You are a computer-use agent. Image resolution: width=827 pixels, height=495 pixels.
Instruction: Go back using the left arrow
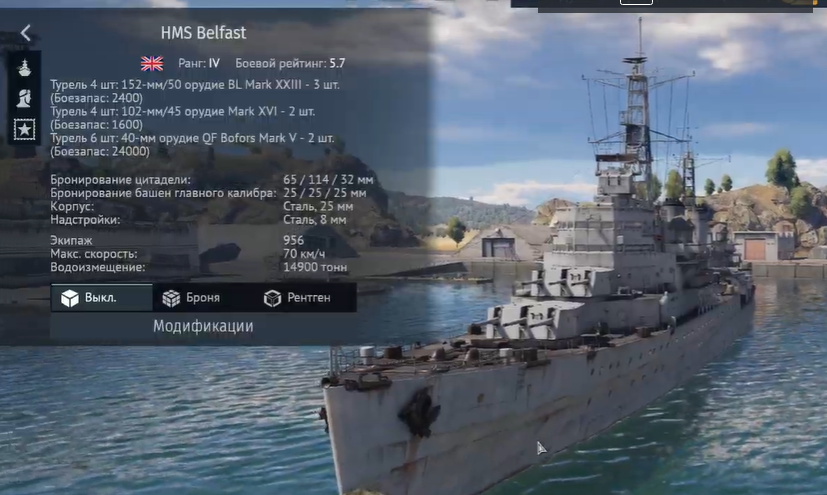tap(25, 33)
